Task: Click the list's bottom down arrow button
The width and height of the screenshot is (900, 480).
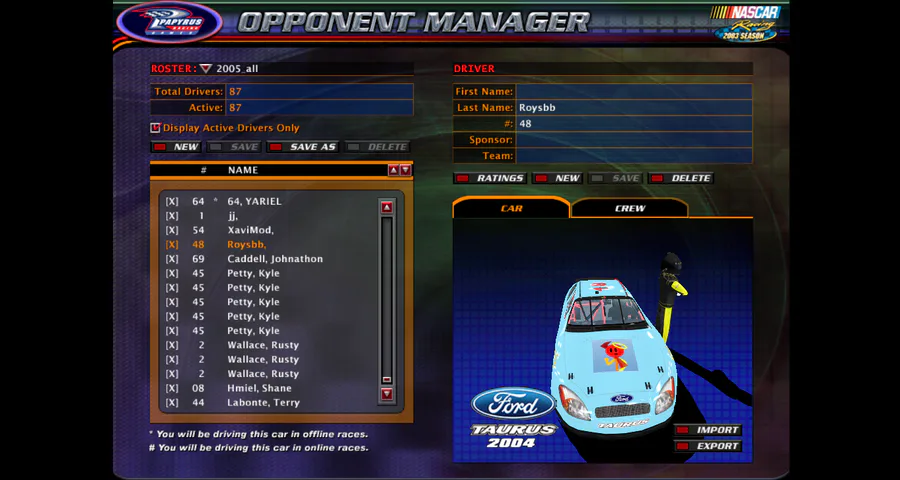Action: click(x=387, y=394)
